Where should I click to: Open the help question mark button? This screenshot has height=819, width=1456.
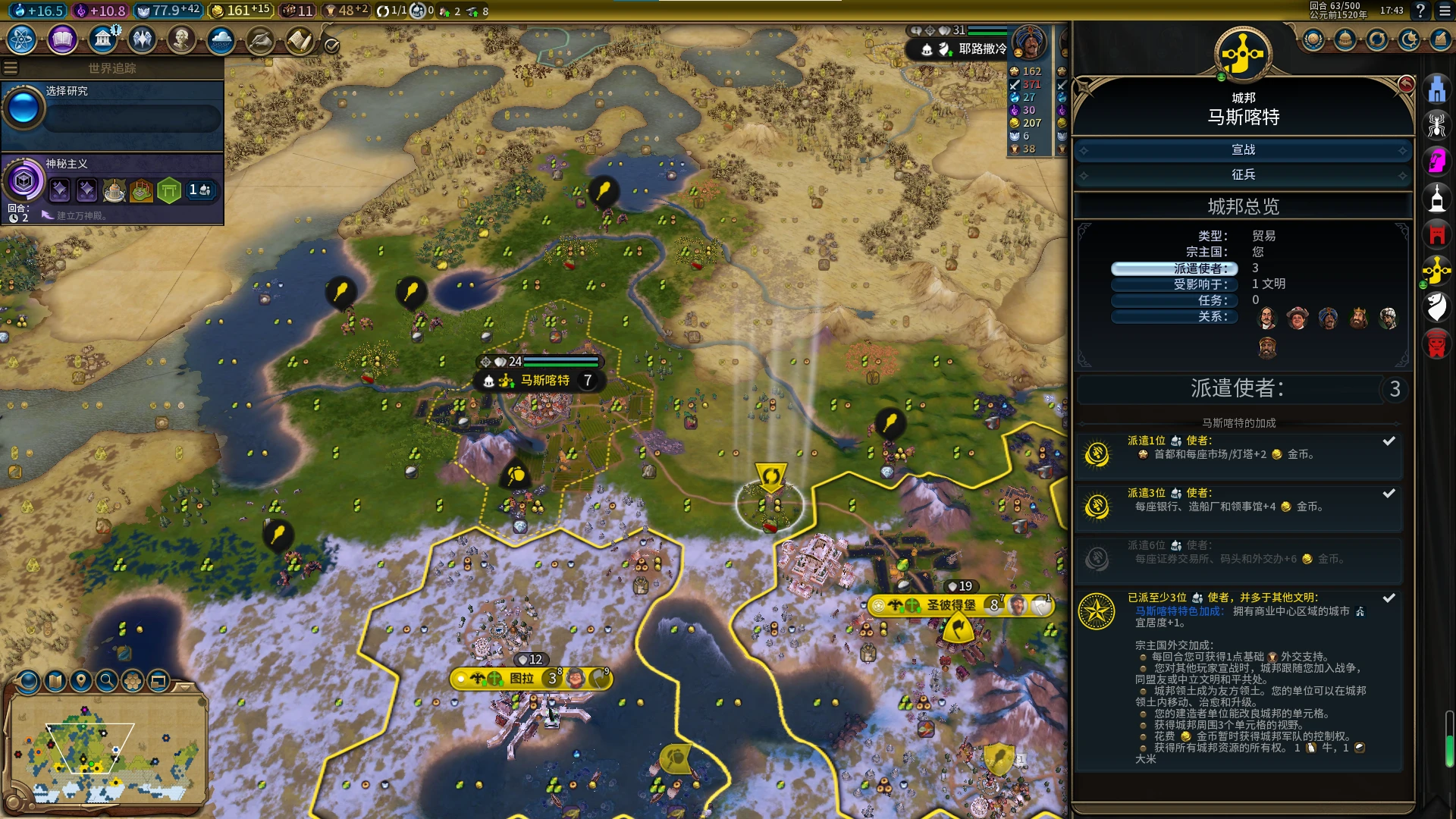(x=1420, y=11)
